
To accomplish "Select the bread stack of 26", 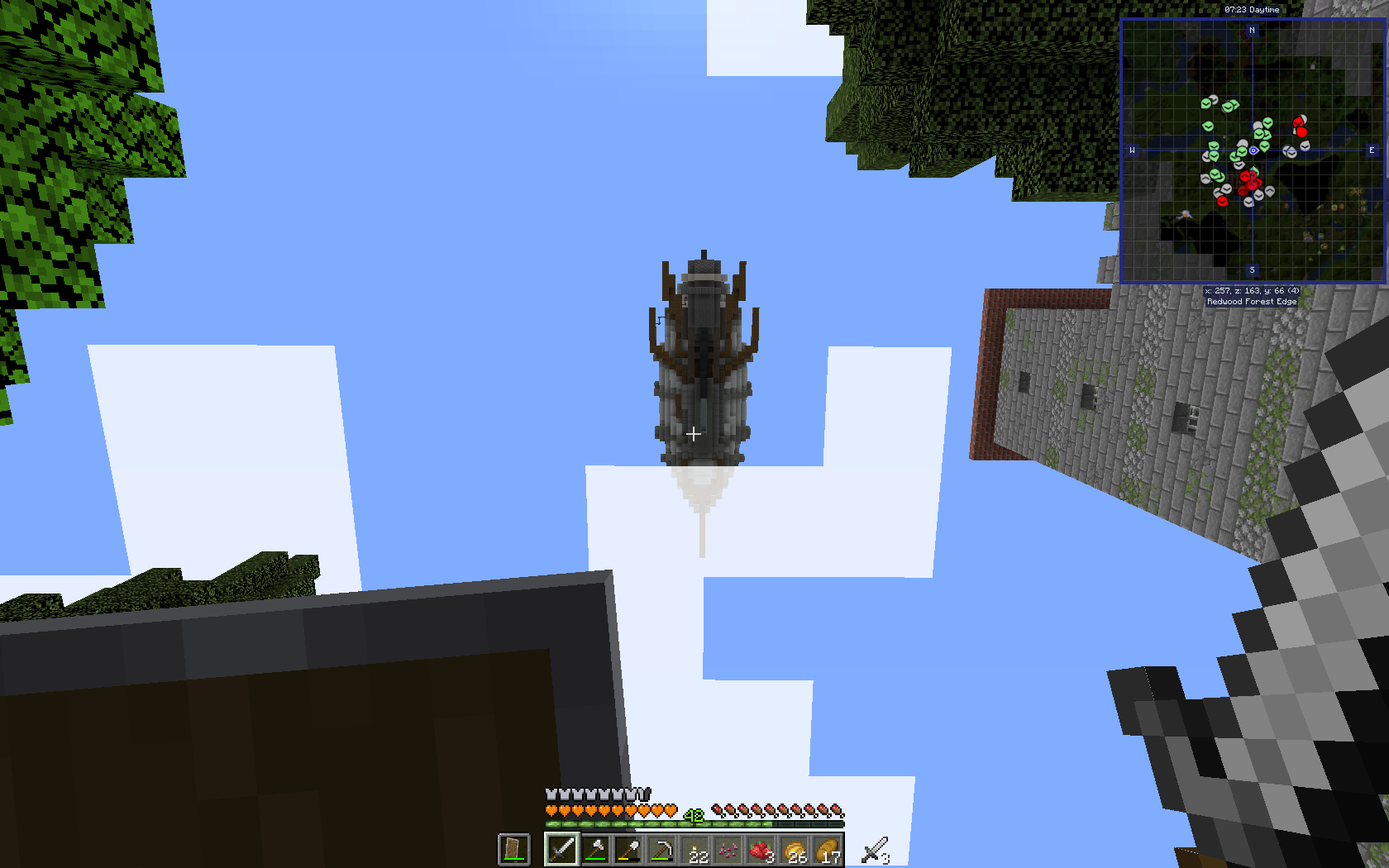I will coord(795,850).
